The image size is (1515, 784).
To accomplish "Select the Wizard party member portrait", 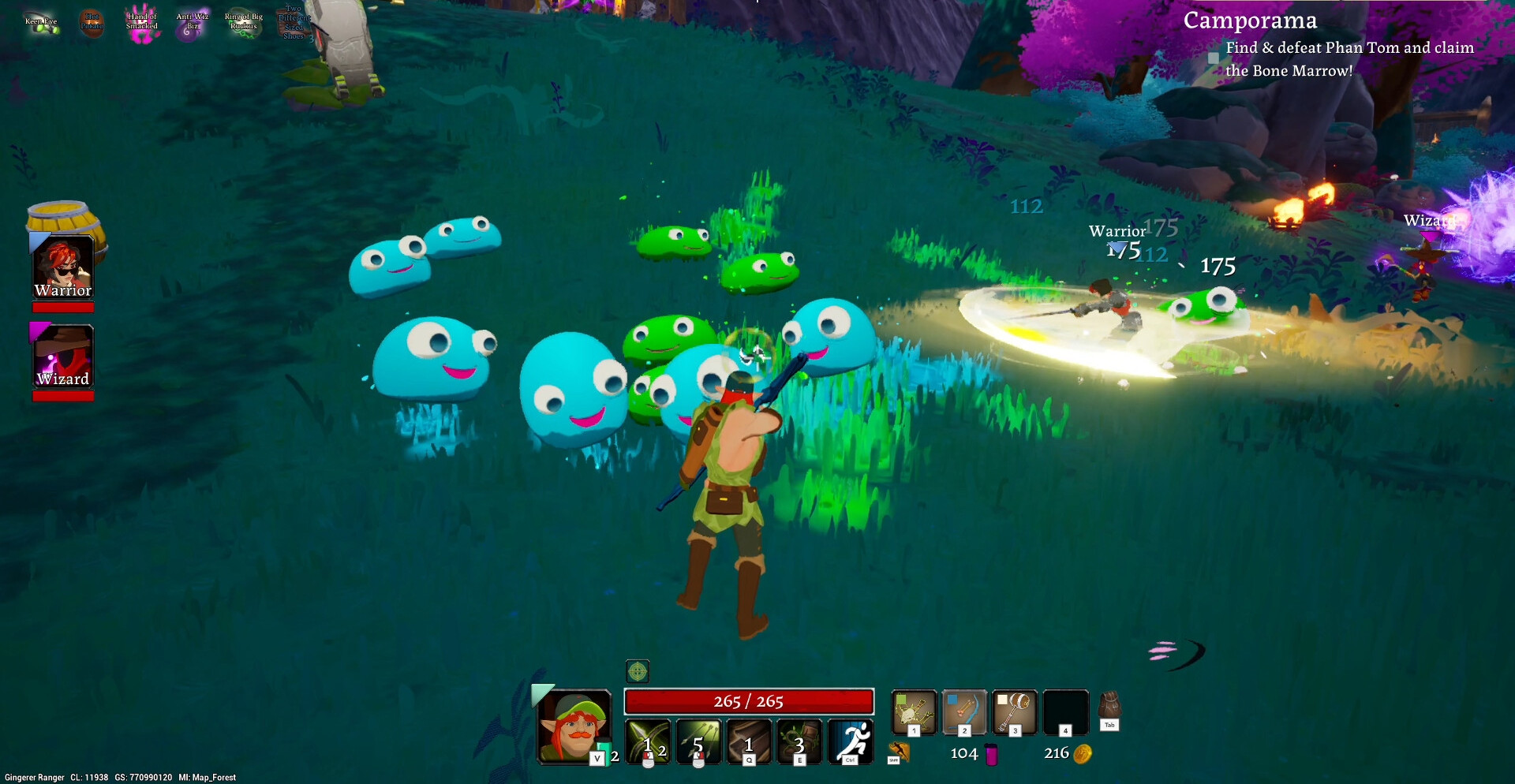I will pyautogui.click(x=63, y=356).
